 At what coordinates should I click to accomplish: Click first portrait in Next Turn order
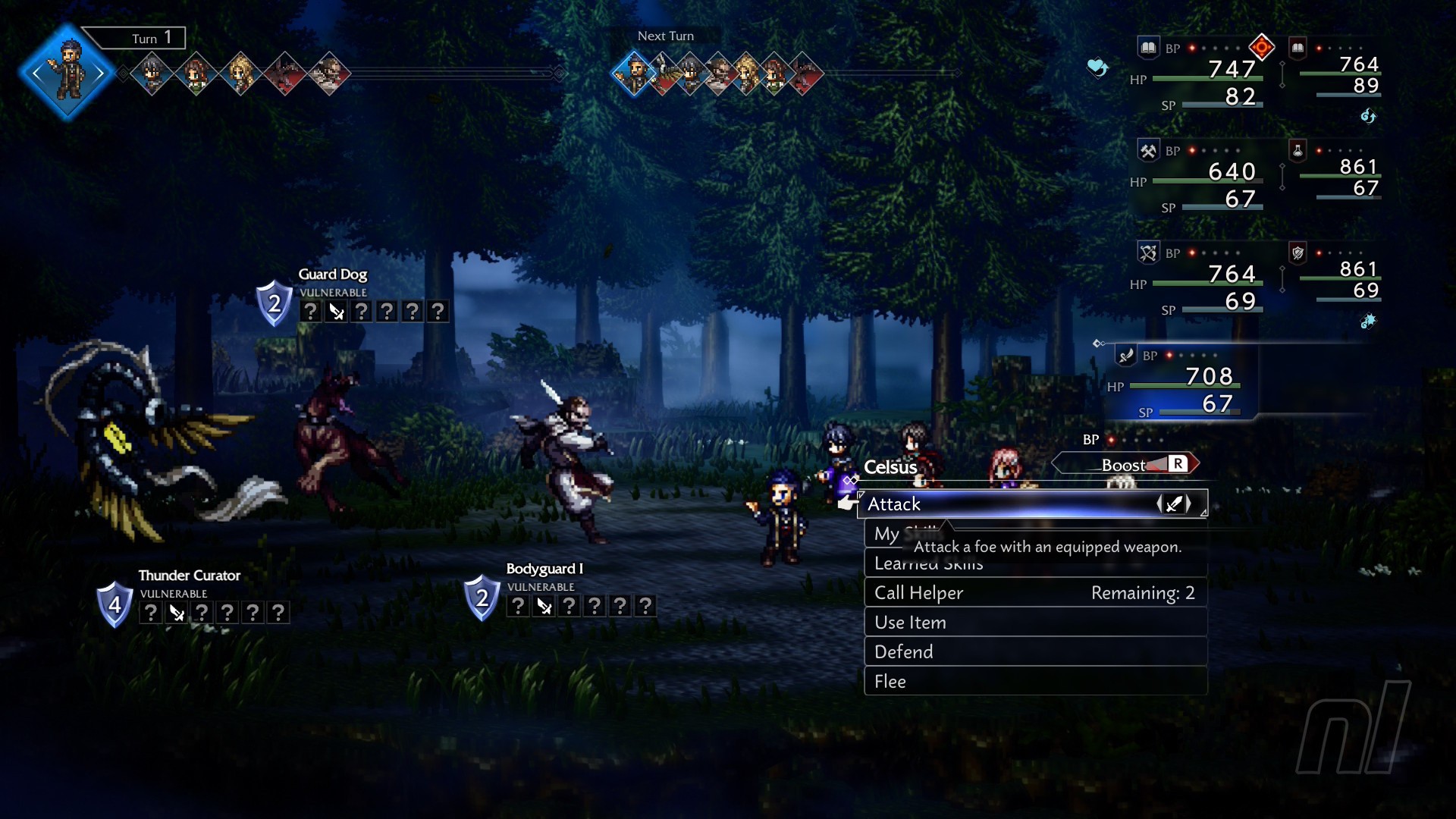(633, 74)
